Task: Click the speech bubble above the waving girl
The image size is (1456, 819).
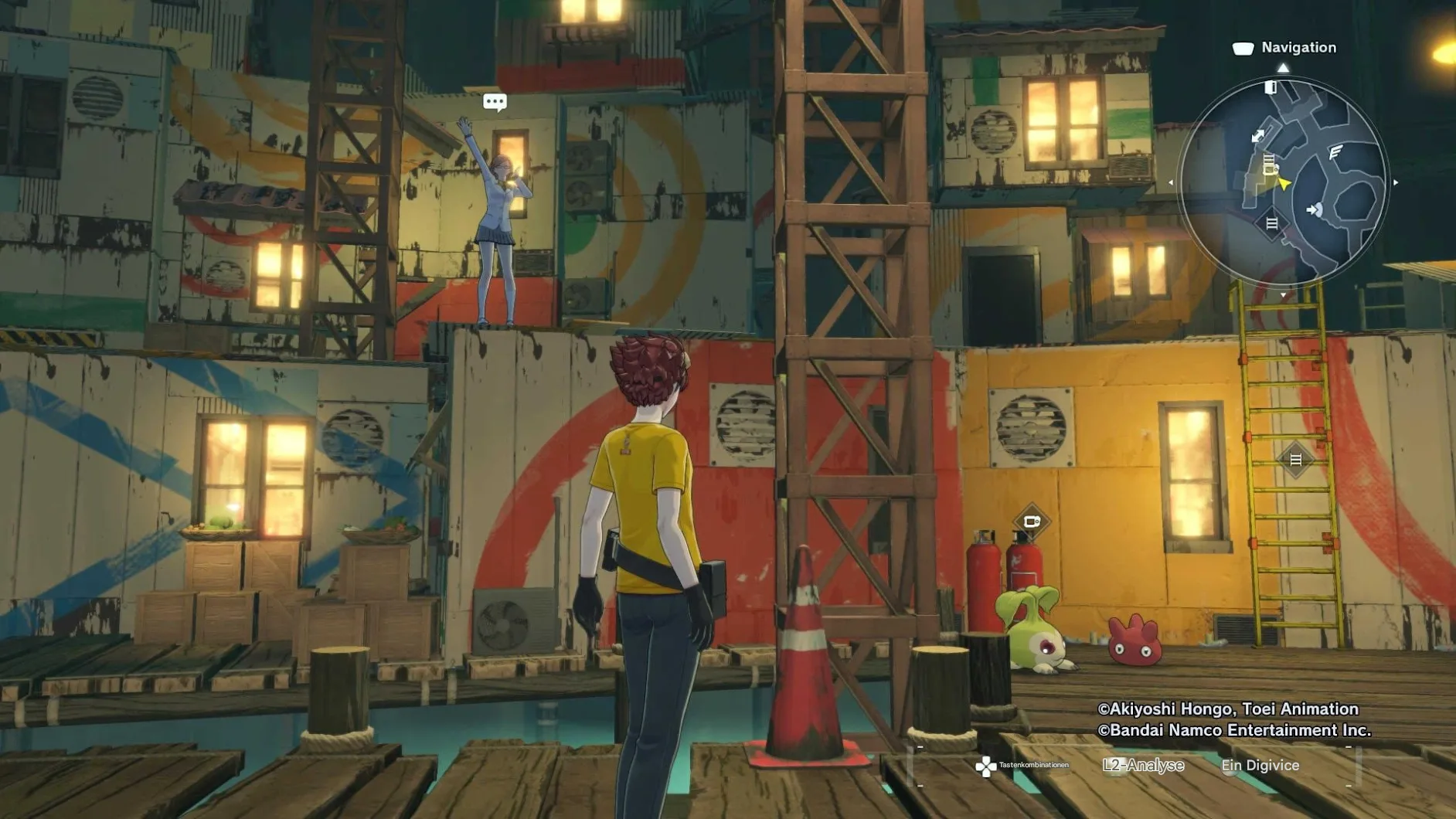Action: click(495, 102)
